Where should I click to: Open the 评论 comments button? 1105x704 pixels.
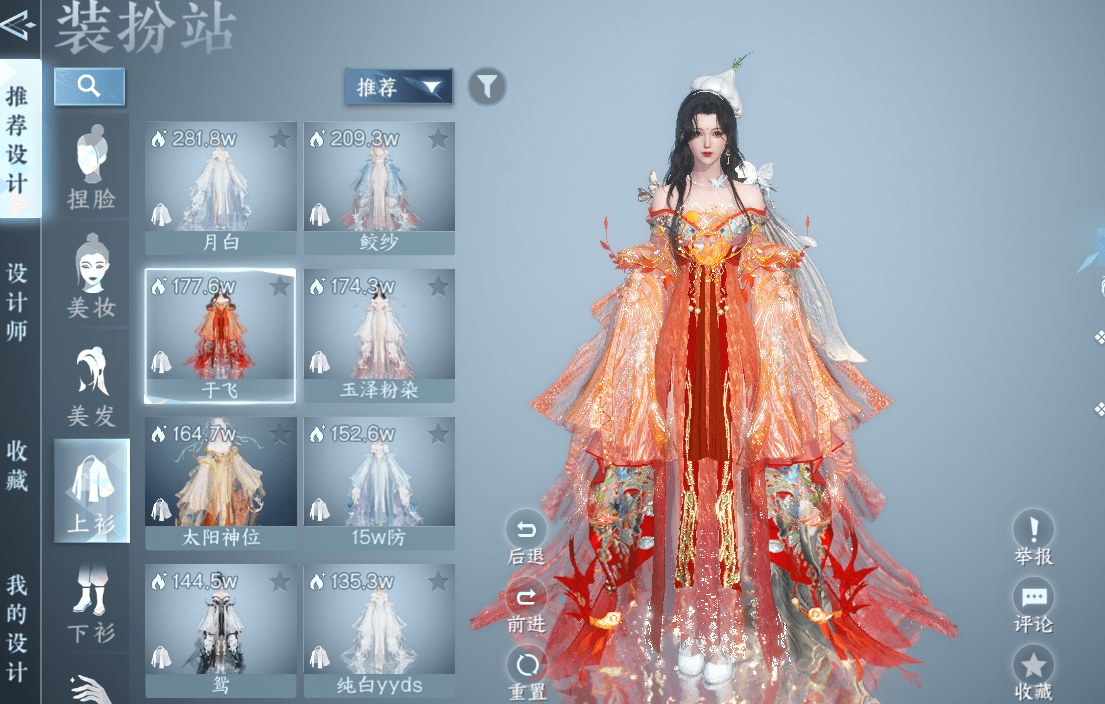[x=1033, y=607]
